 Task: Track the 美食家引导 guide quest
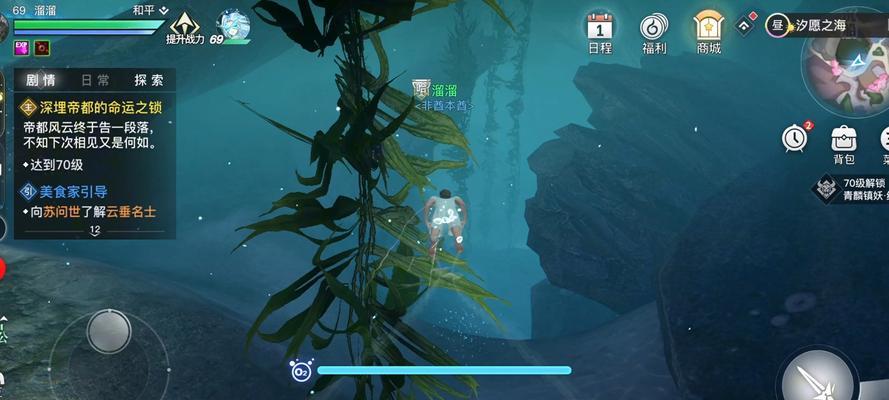point(72,191)
